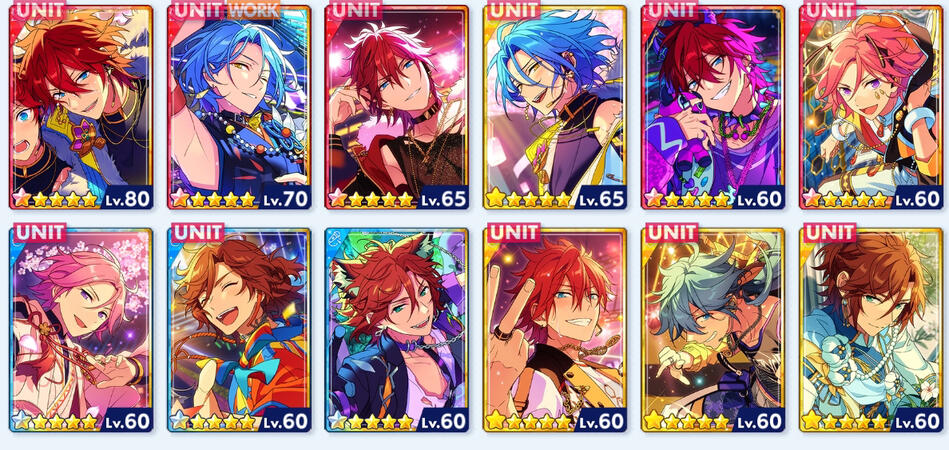Choose the Lv.70 UNIT WORK blue-haired card

(239, 106)
